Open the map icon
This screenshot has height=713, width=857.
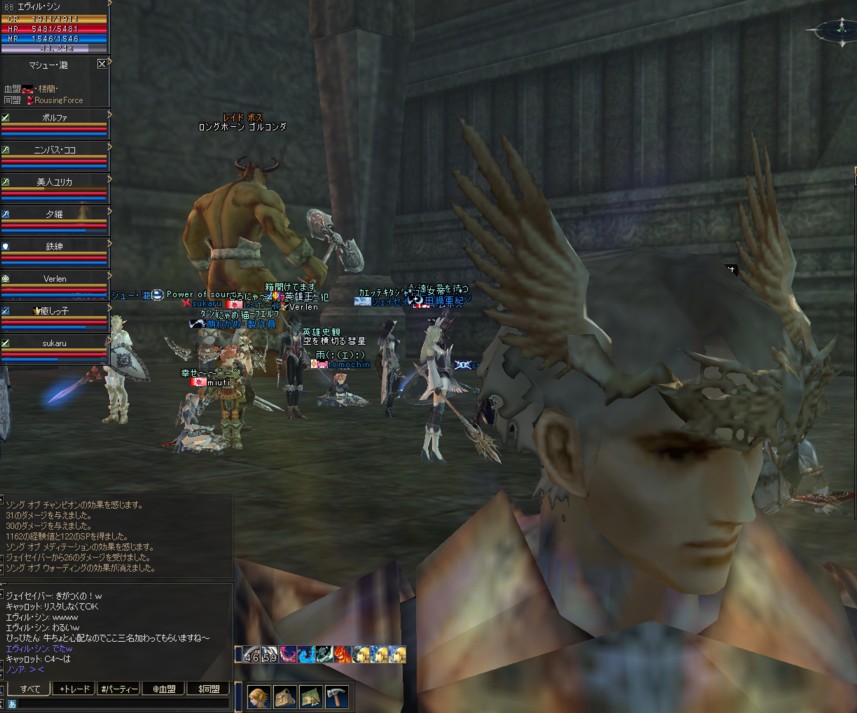310,697
